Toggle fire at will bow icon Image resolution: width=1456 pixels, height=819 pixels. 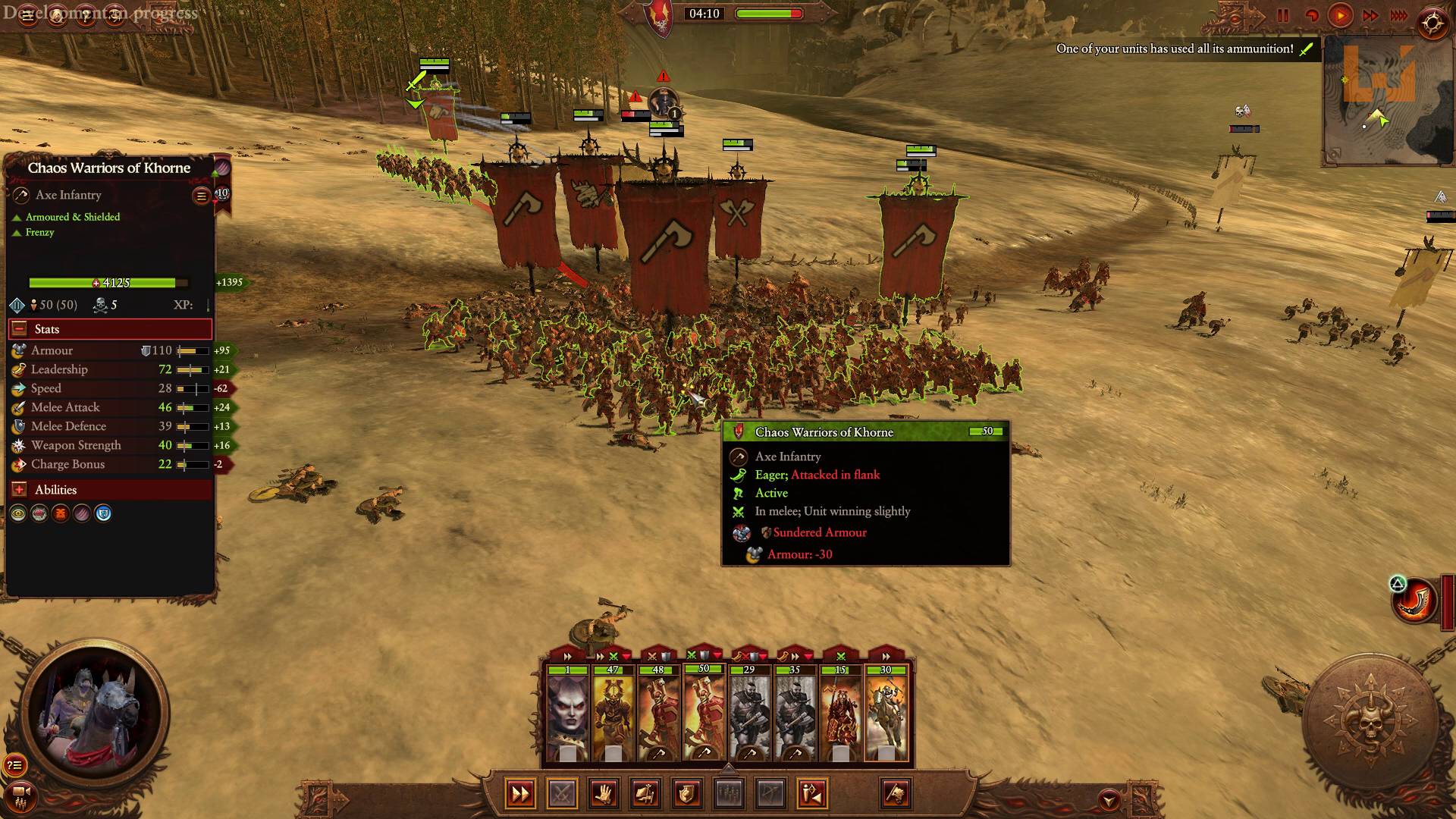tap(772, 794)
